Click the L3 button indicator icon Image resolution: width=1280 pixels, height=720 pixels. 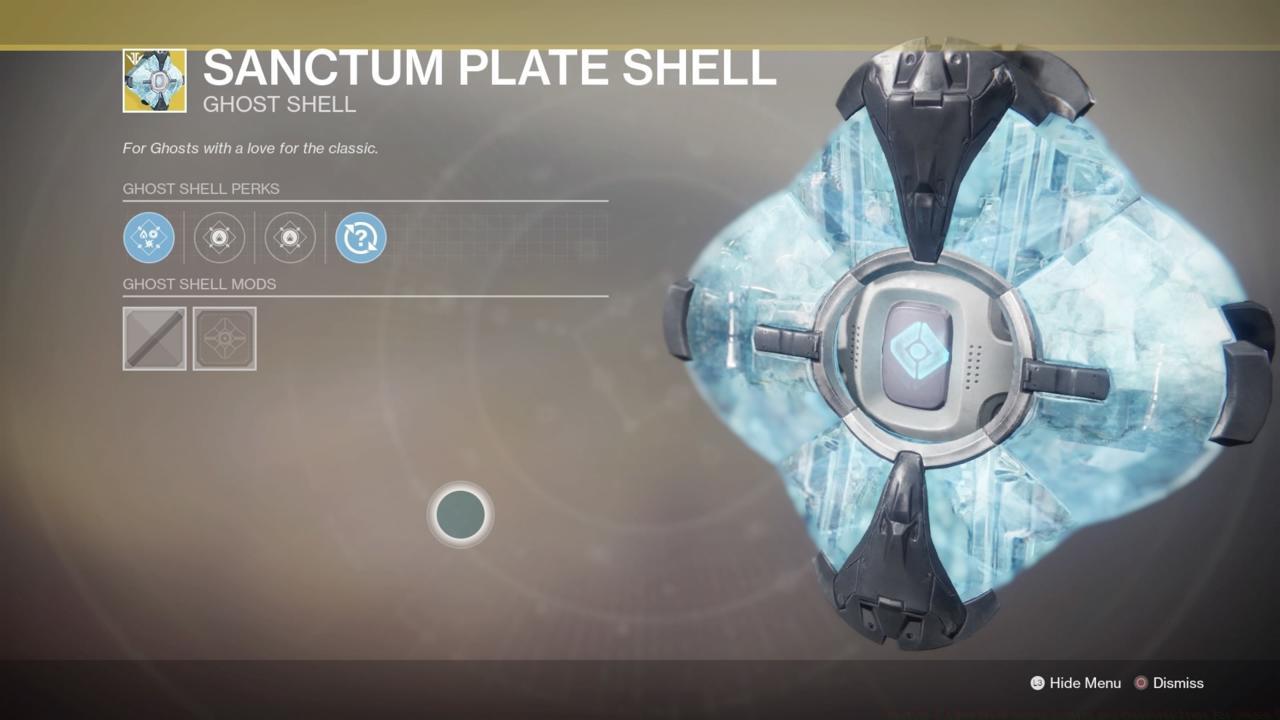1036,683
